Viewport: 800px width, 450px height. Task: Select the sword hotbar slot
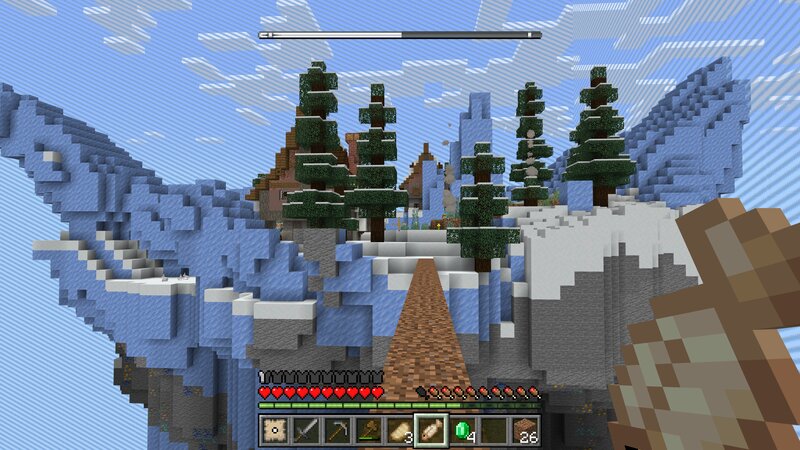point(307,431)
